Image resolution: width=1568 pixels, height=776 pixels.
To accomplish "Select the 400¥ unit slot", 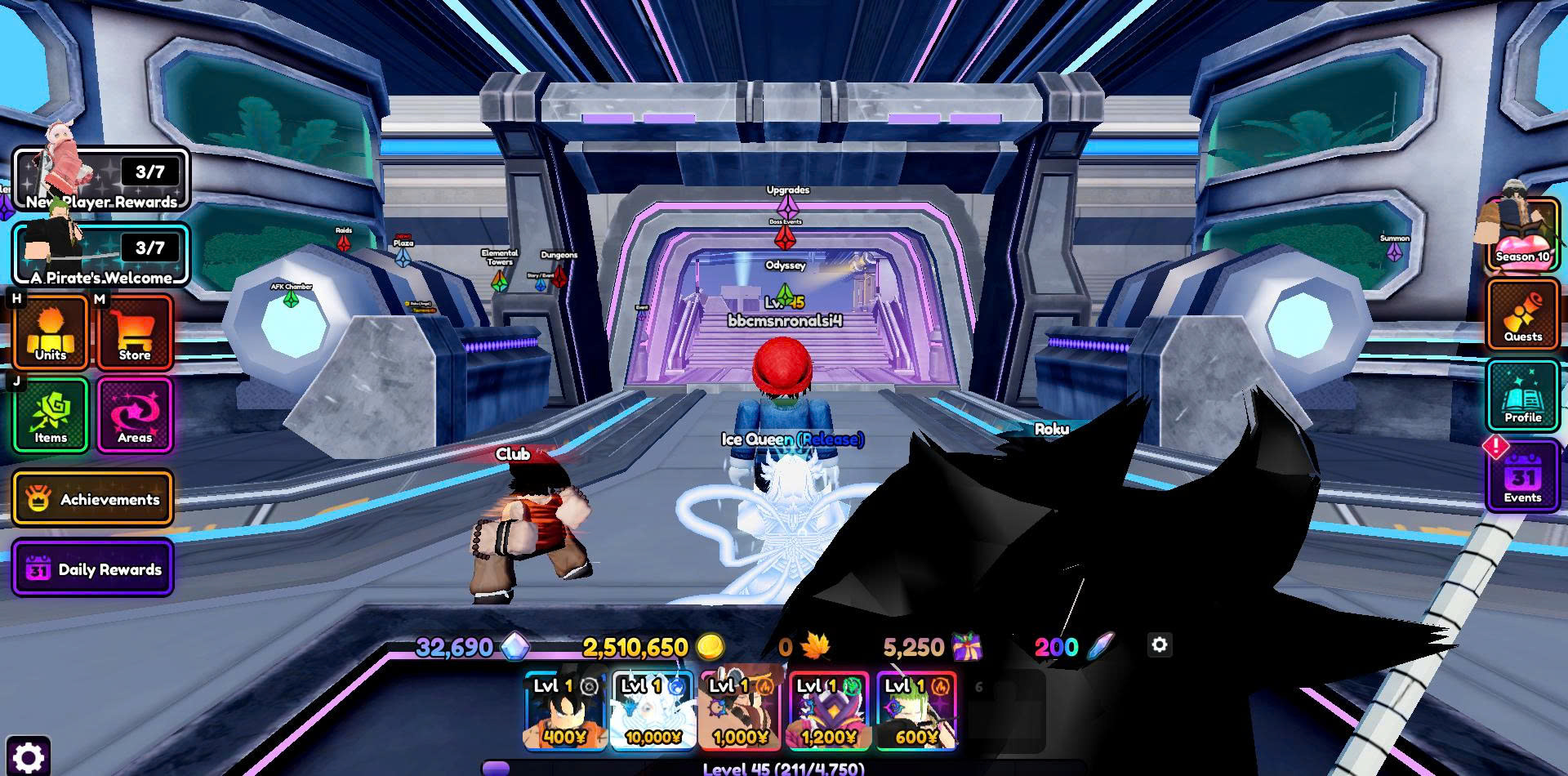I will [x=565, y=711].
